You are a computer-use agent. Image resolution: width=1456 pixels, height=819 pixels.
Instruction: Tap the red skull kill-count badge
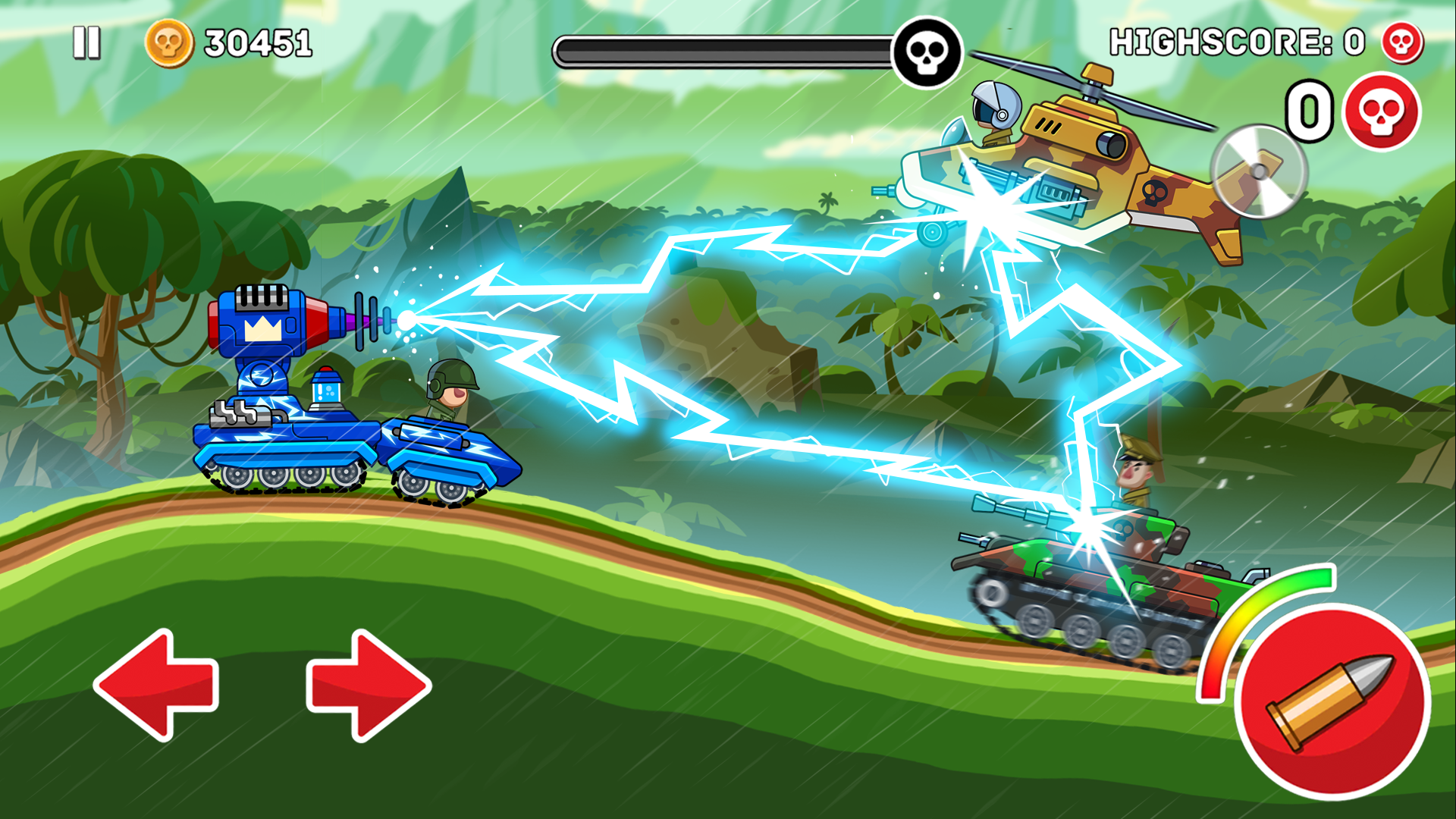click(x=1385, y=112)
